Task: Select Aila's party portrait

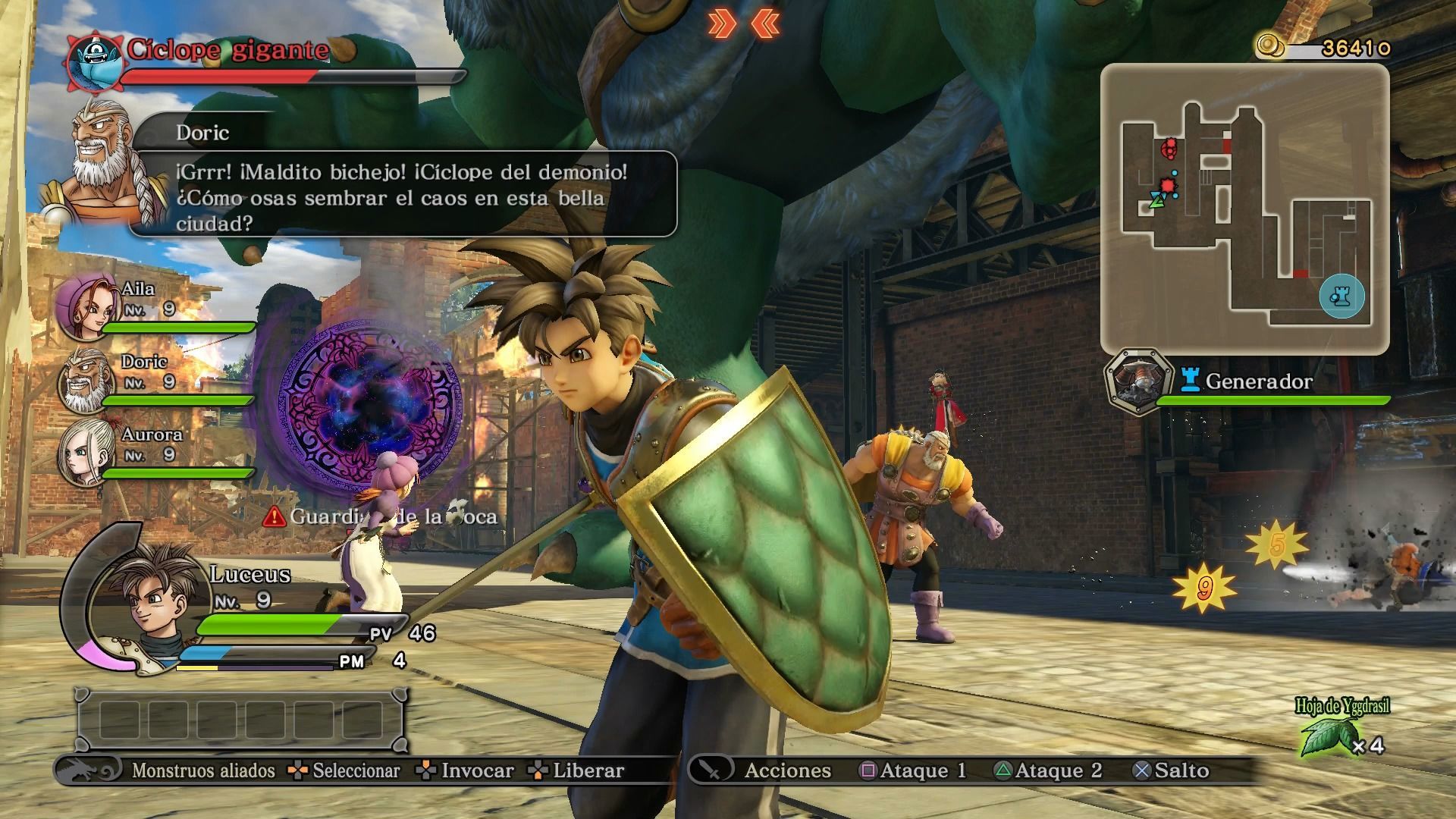Action: click(85, 307)
